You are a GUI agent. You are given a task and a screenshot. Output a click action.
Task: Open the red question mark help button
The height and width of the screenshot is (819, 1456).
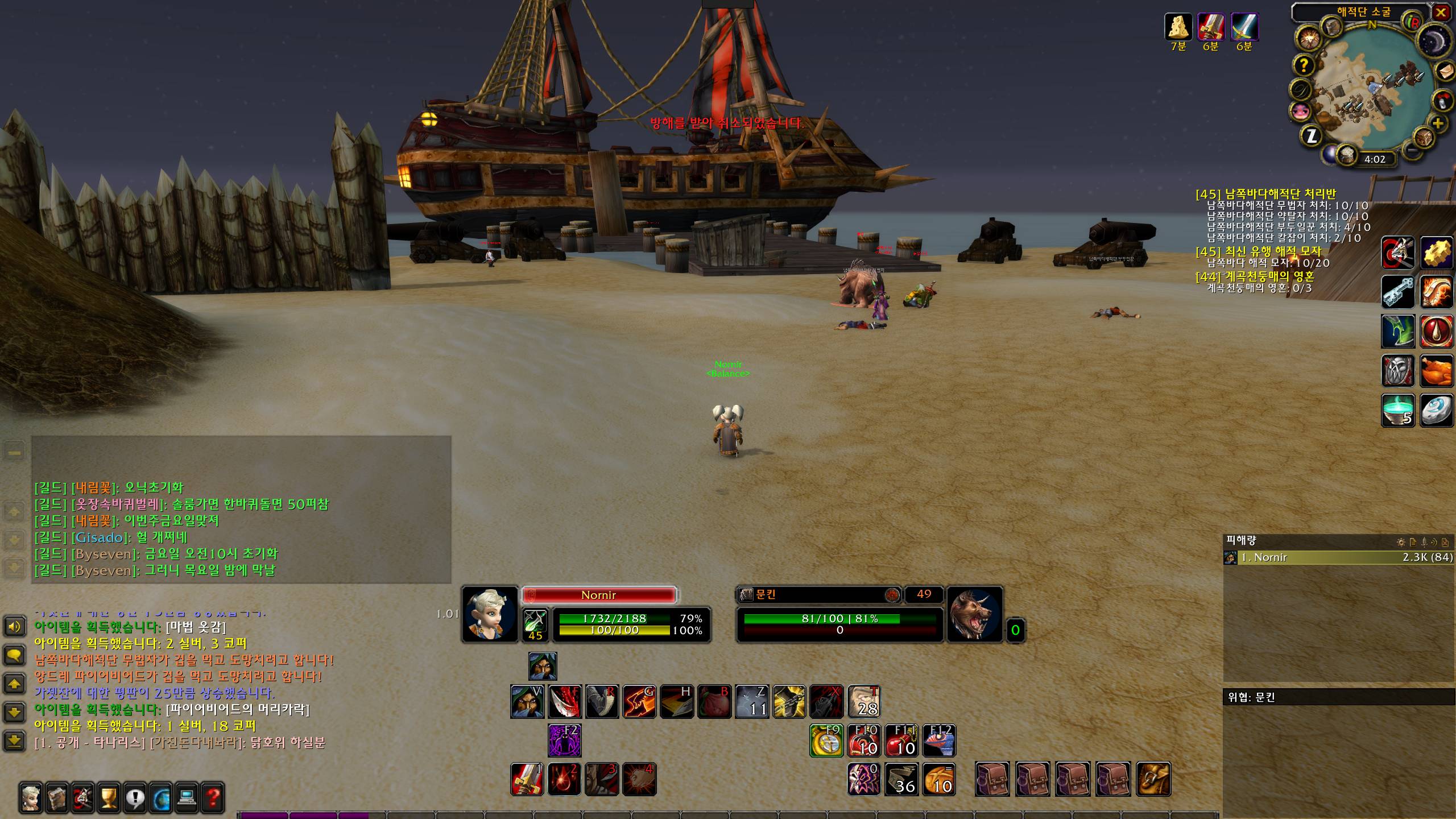[x=212, y=797]
